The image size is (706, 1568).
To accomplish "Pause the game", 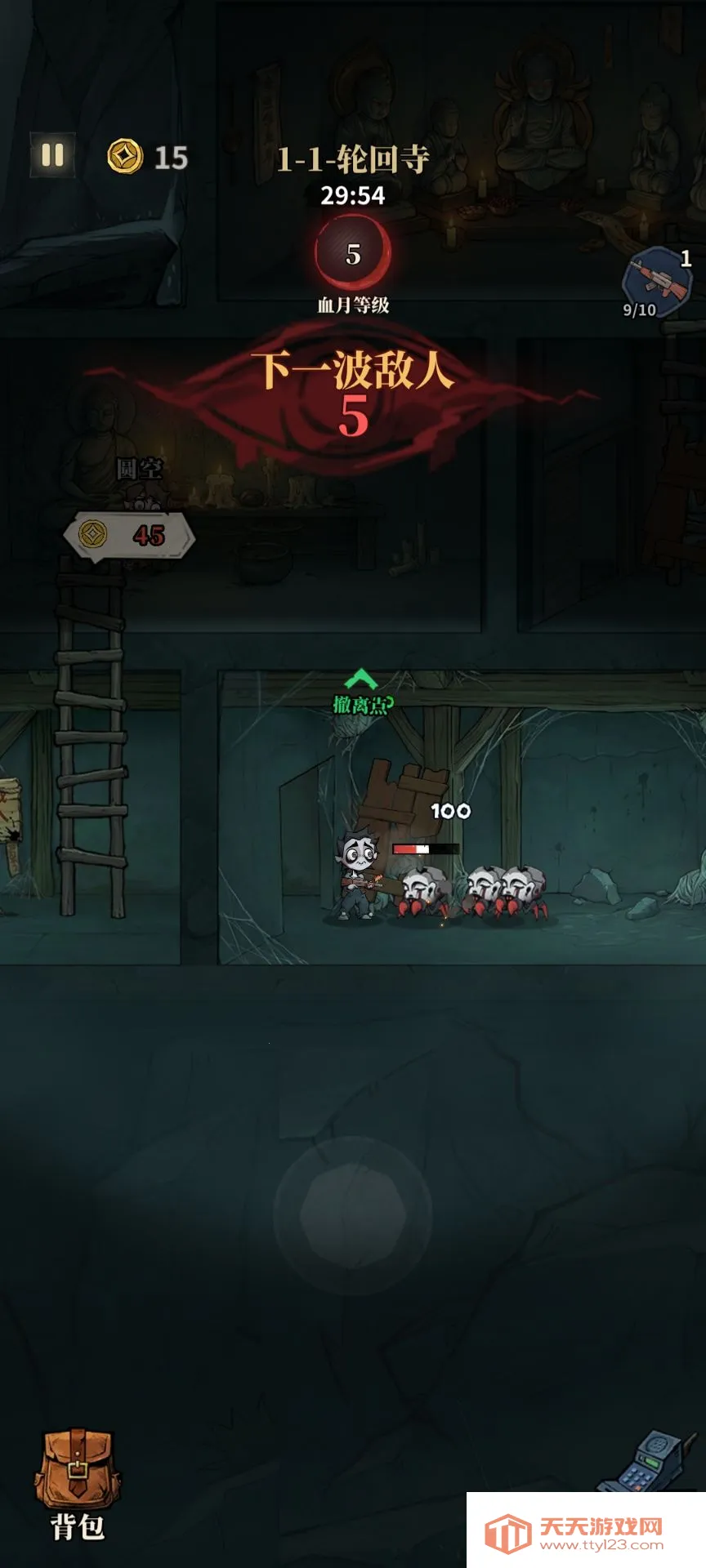I will tap(53, 155).
